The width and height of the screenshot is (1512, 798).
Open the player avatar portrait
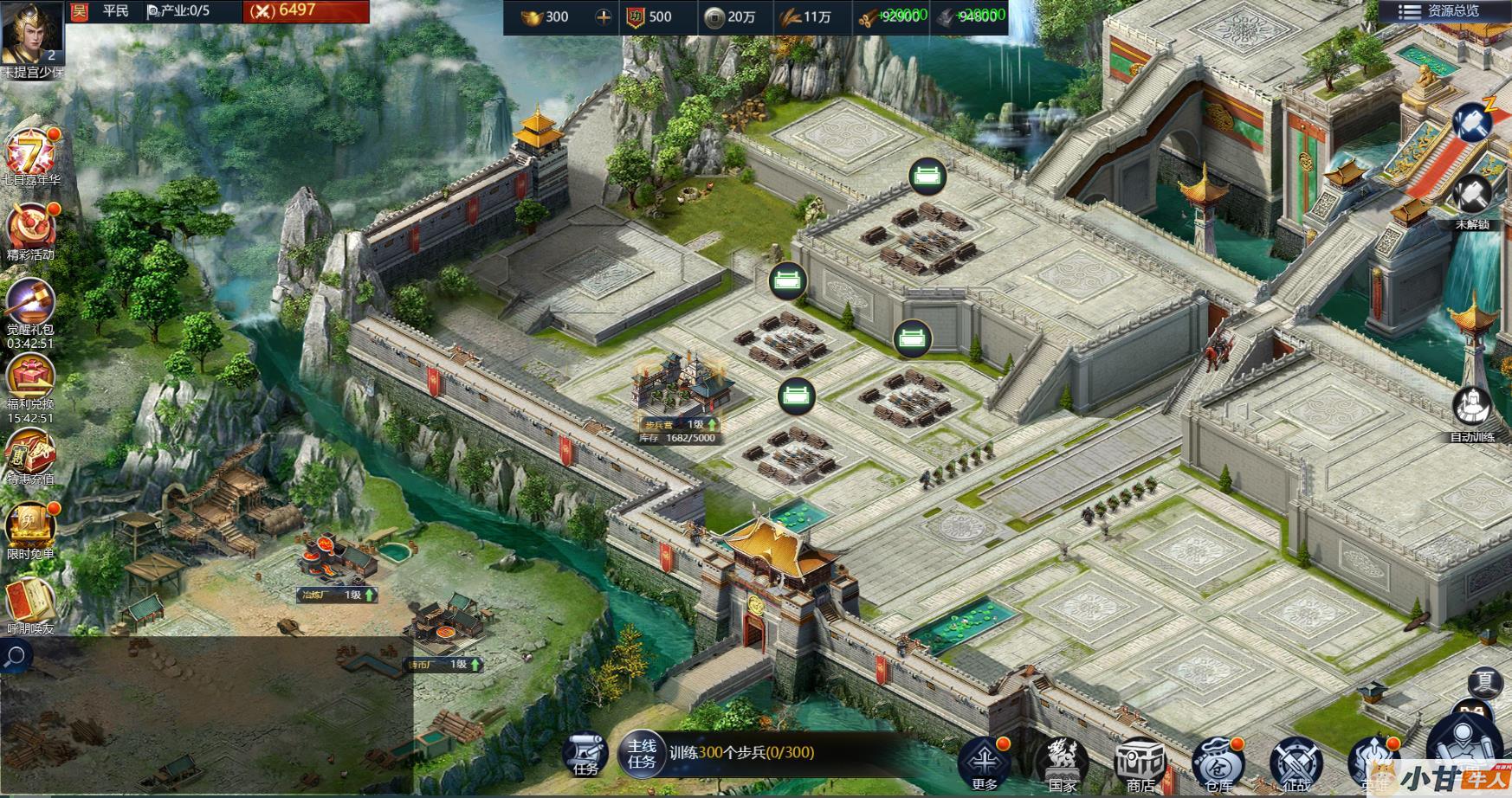(32, 35)
